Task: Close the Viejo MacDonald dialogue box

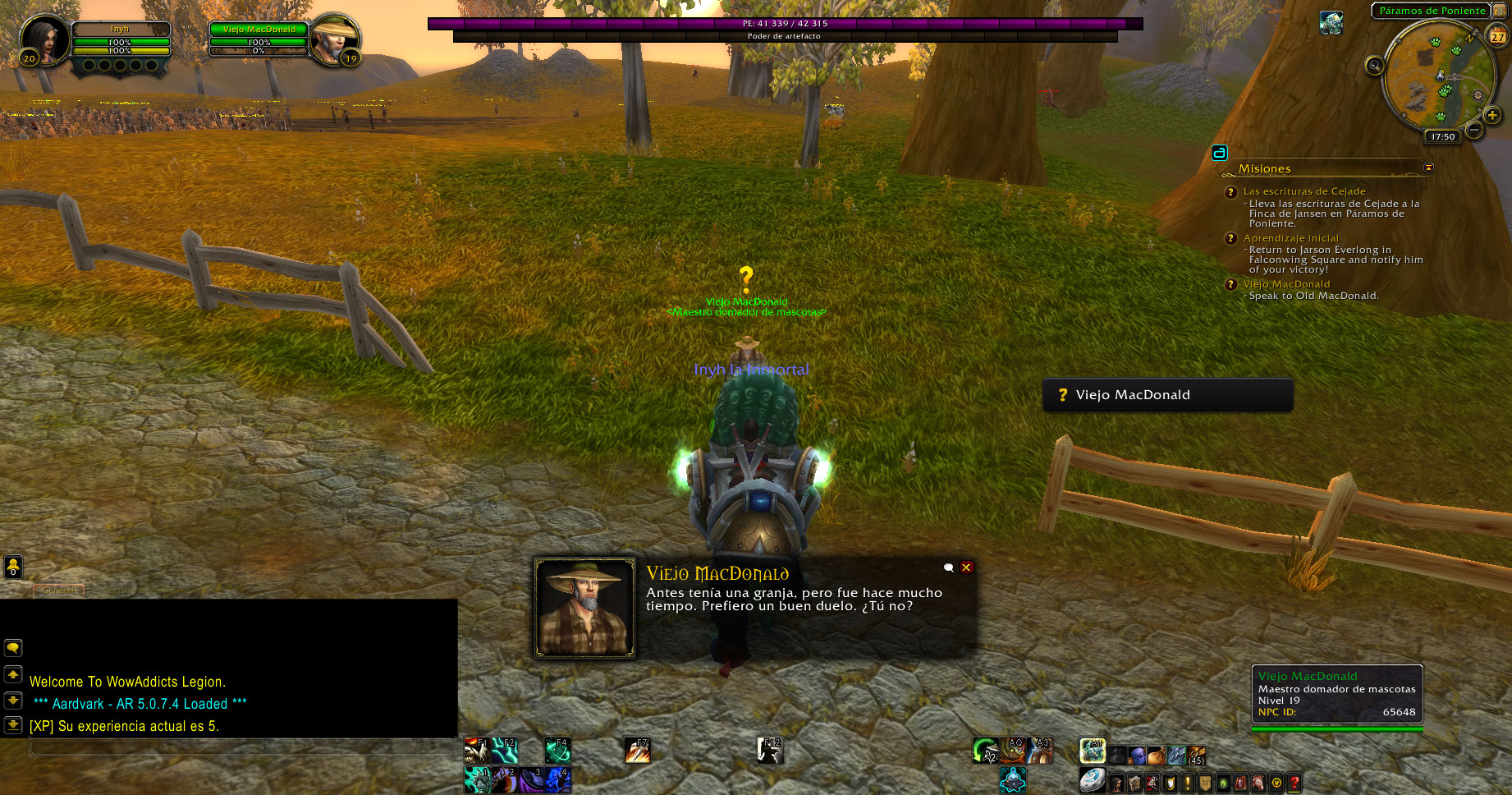Action: tap(967, 568)
